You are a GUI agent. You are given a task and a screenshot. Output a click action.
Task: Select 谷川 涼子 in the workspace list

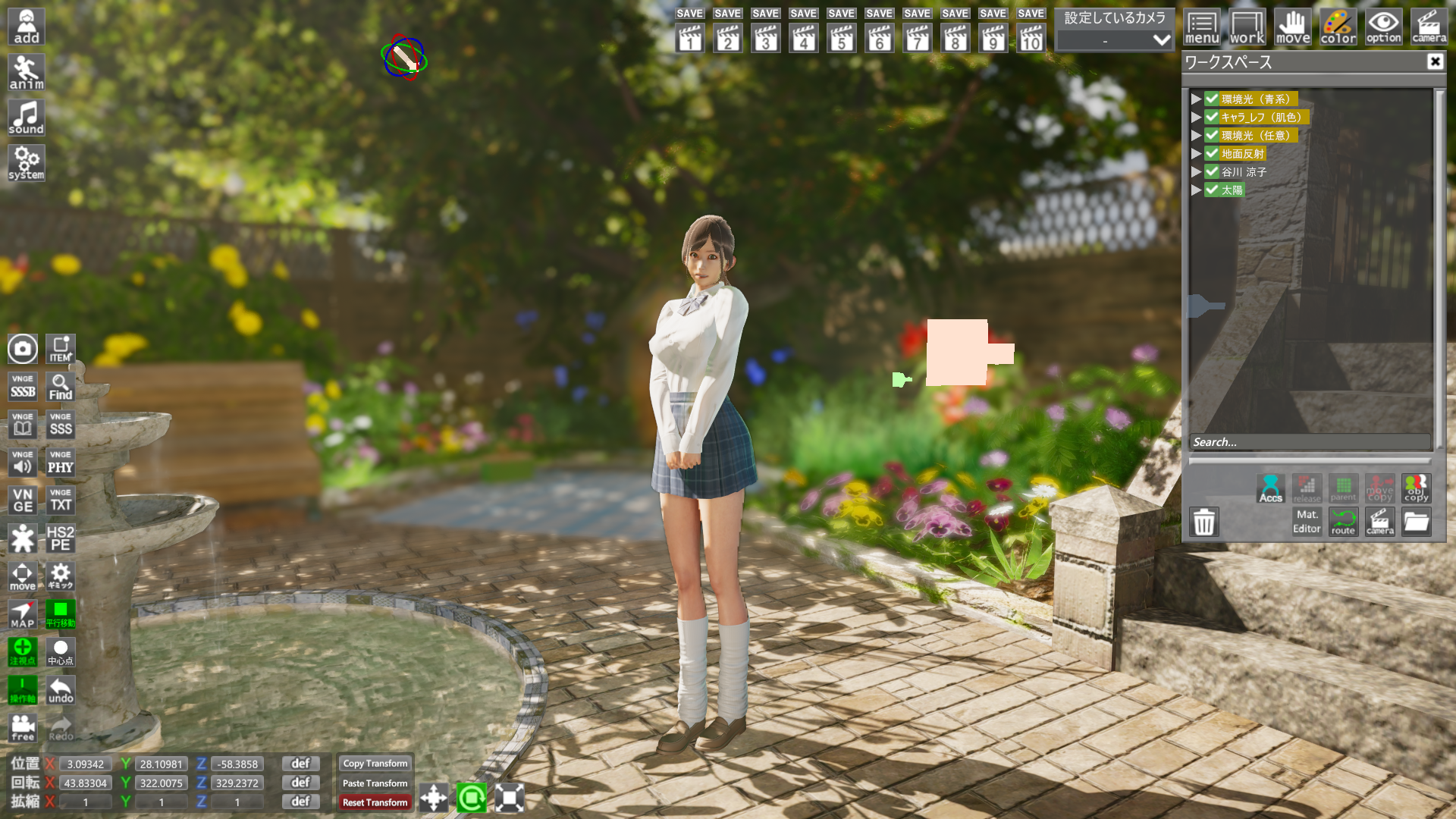1244,172
